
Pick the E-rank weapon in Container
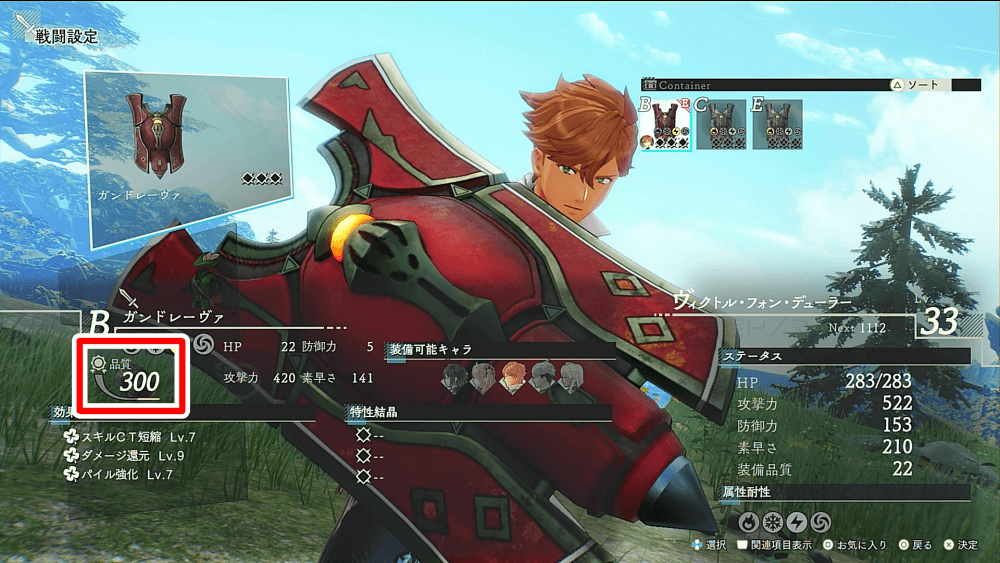[x=777, y=124]
